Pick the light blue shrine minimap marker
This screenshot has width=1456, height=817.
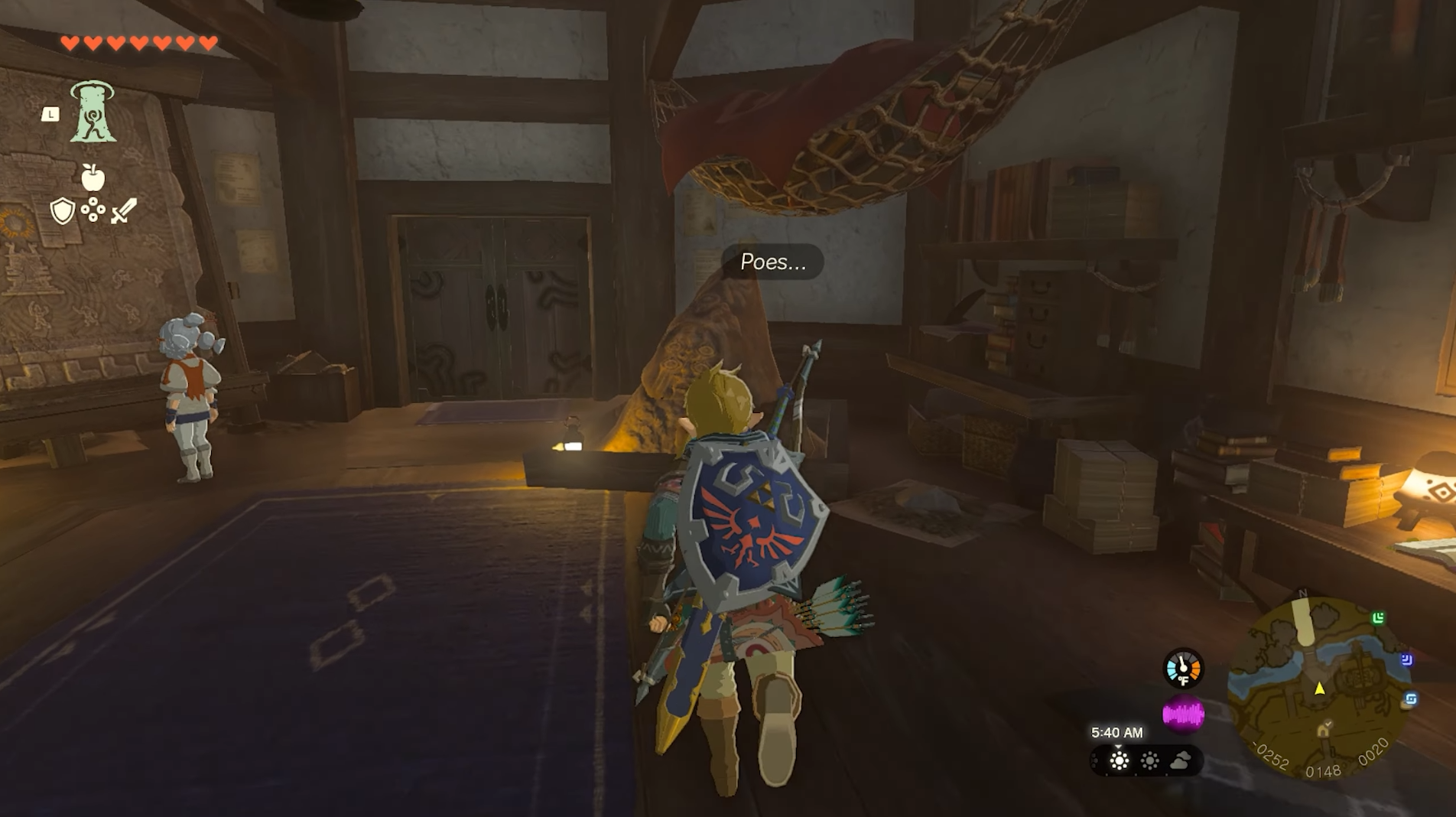(1411, 699)
